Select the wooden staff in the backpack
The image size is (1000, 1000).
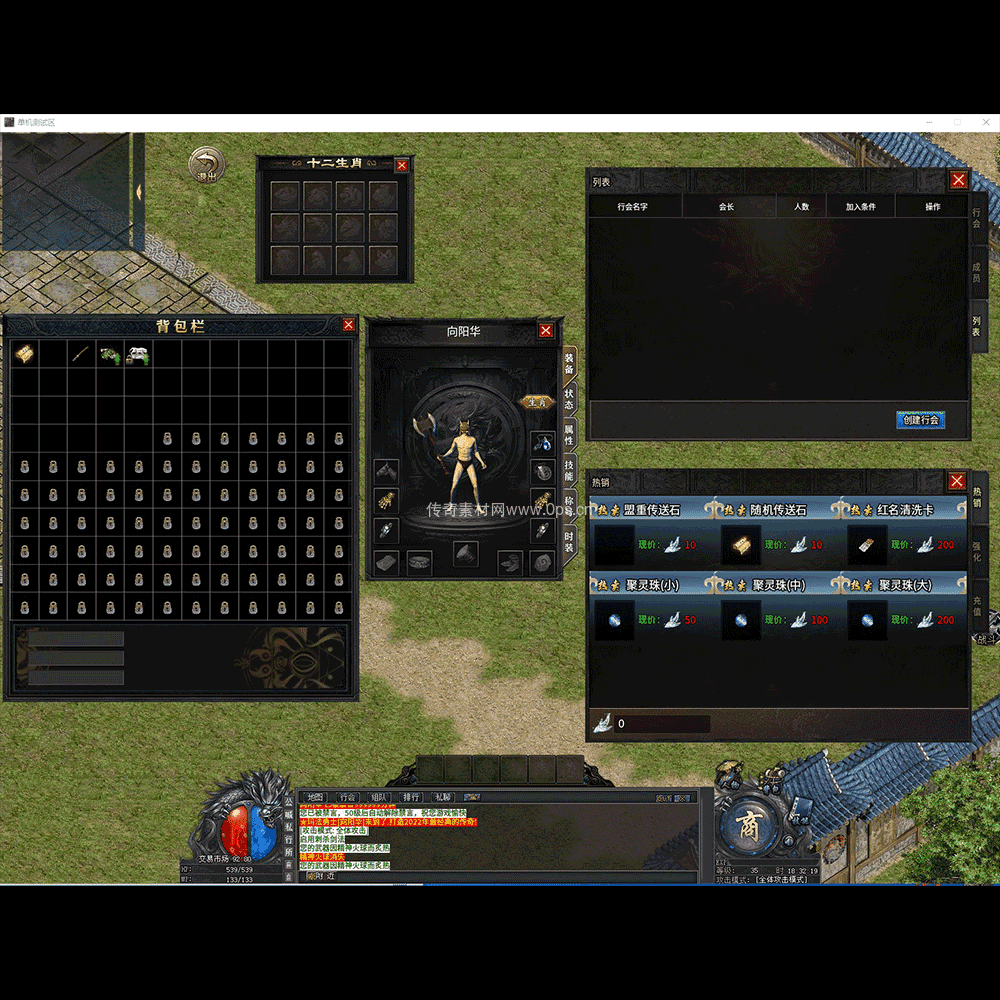[81, 354]
